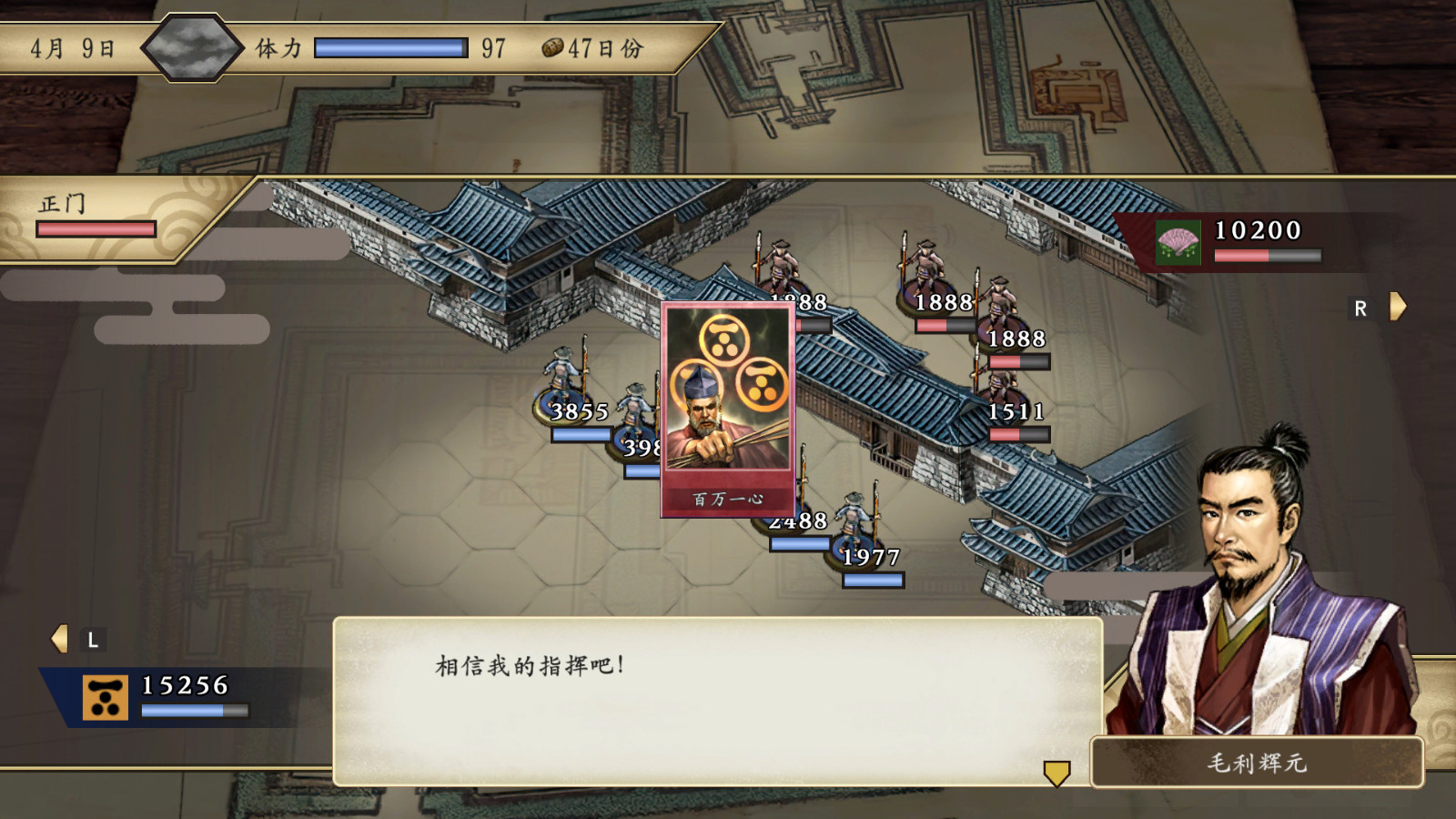Image resolution: width=1456 pixels, height=819 pixels.
Task: Click the enemy flower crest beside 10200
Action: [1178, 242]
